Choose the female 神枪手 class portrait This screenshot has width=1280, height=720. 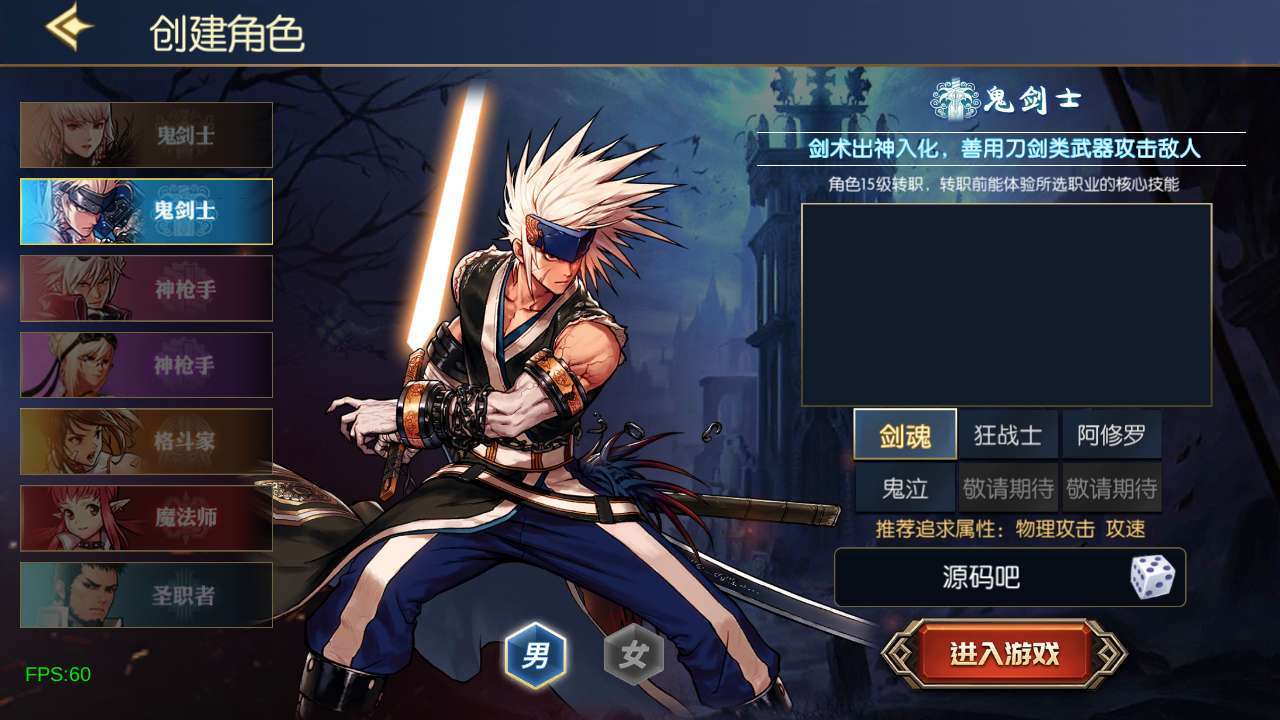145,364
